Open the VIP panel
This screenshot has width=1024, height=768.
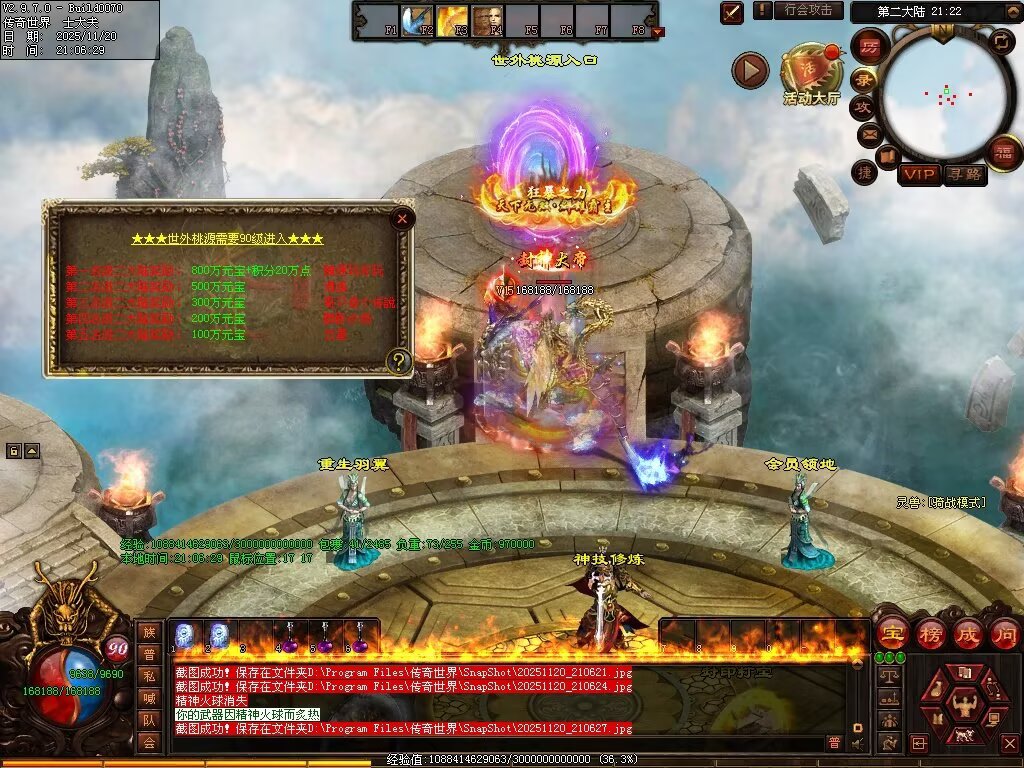(x=919, y=174)
